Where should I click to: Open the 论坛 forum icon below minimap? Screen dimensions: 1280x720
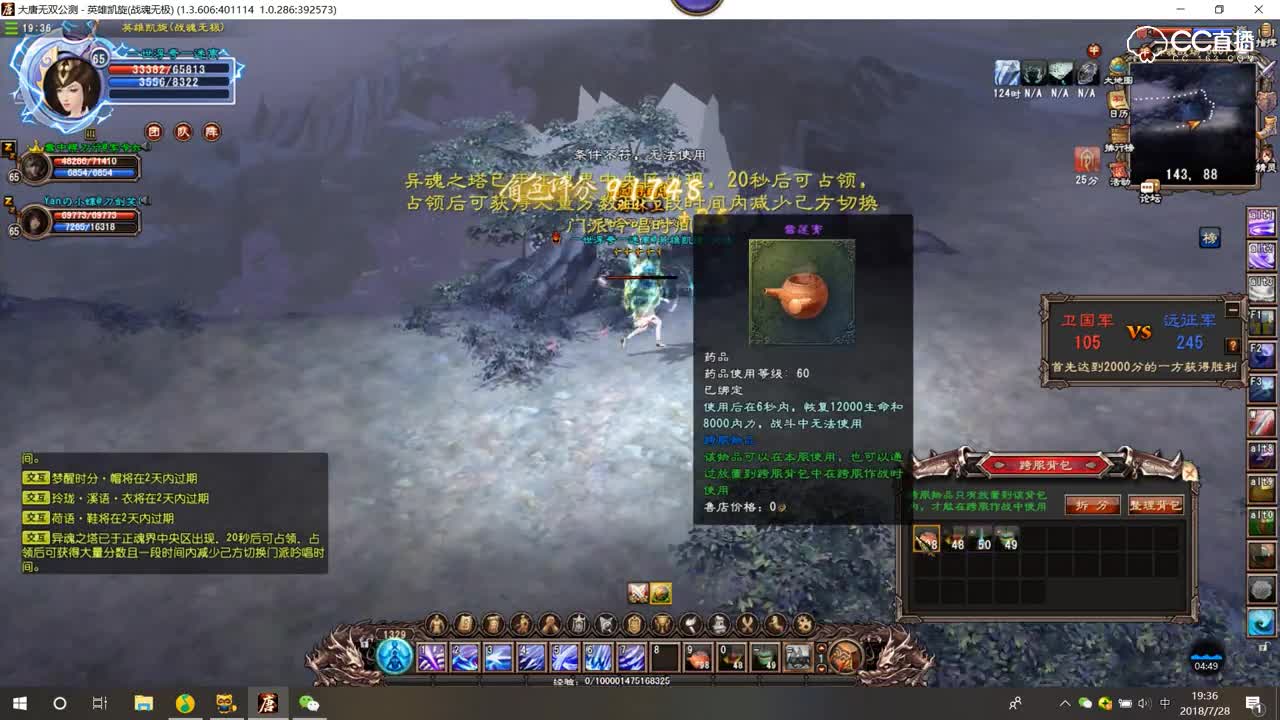[1148, 188]
